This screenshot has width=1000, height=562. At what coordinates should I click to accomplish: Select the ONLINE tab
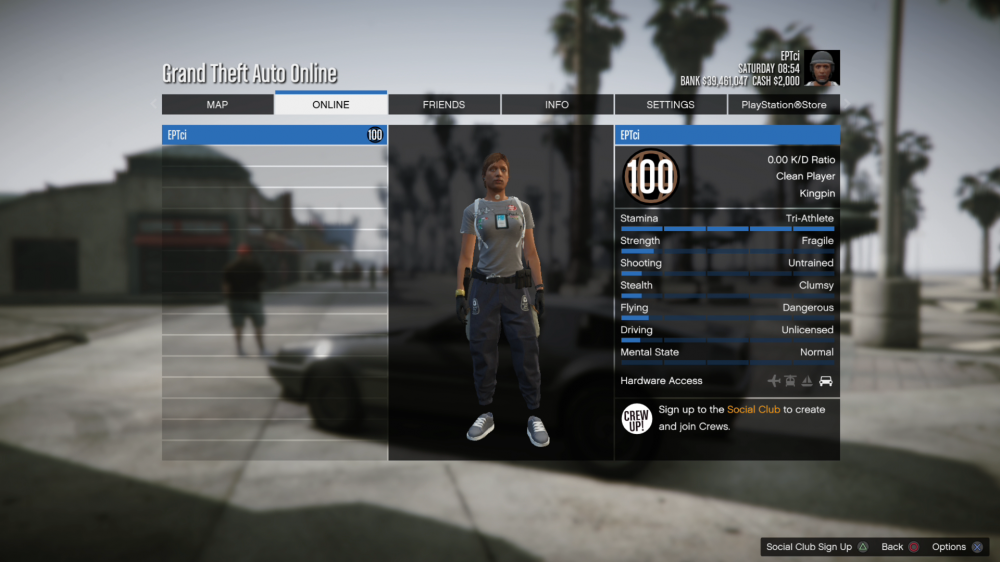(x=330, y=104)
